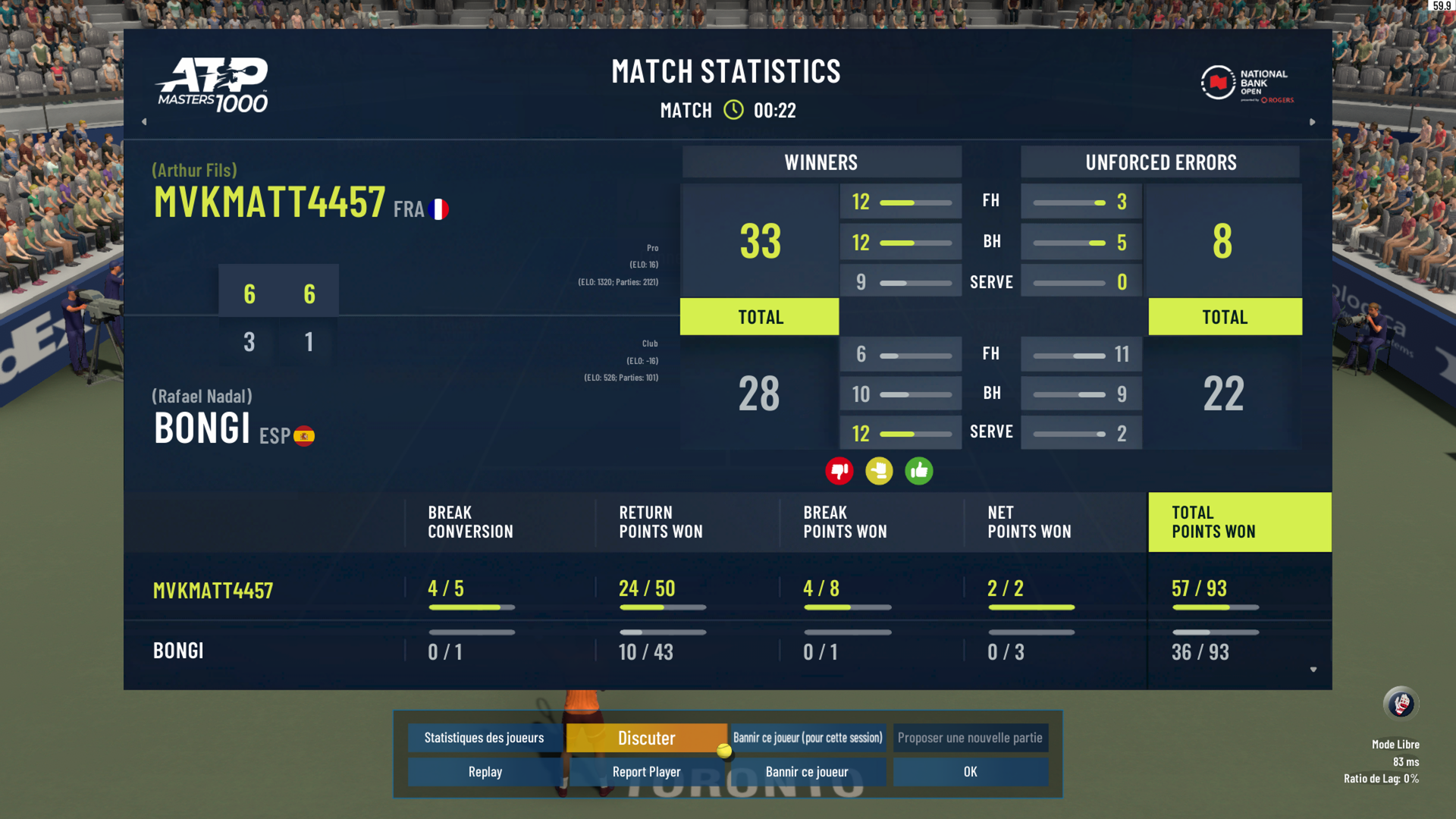The image size is (1456, 819).
Task: Go to next statistics page arrow
Action: [1313, 121]
